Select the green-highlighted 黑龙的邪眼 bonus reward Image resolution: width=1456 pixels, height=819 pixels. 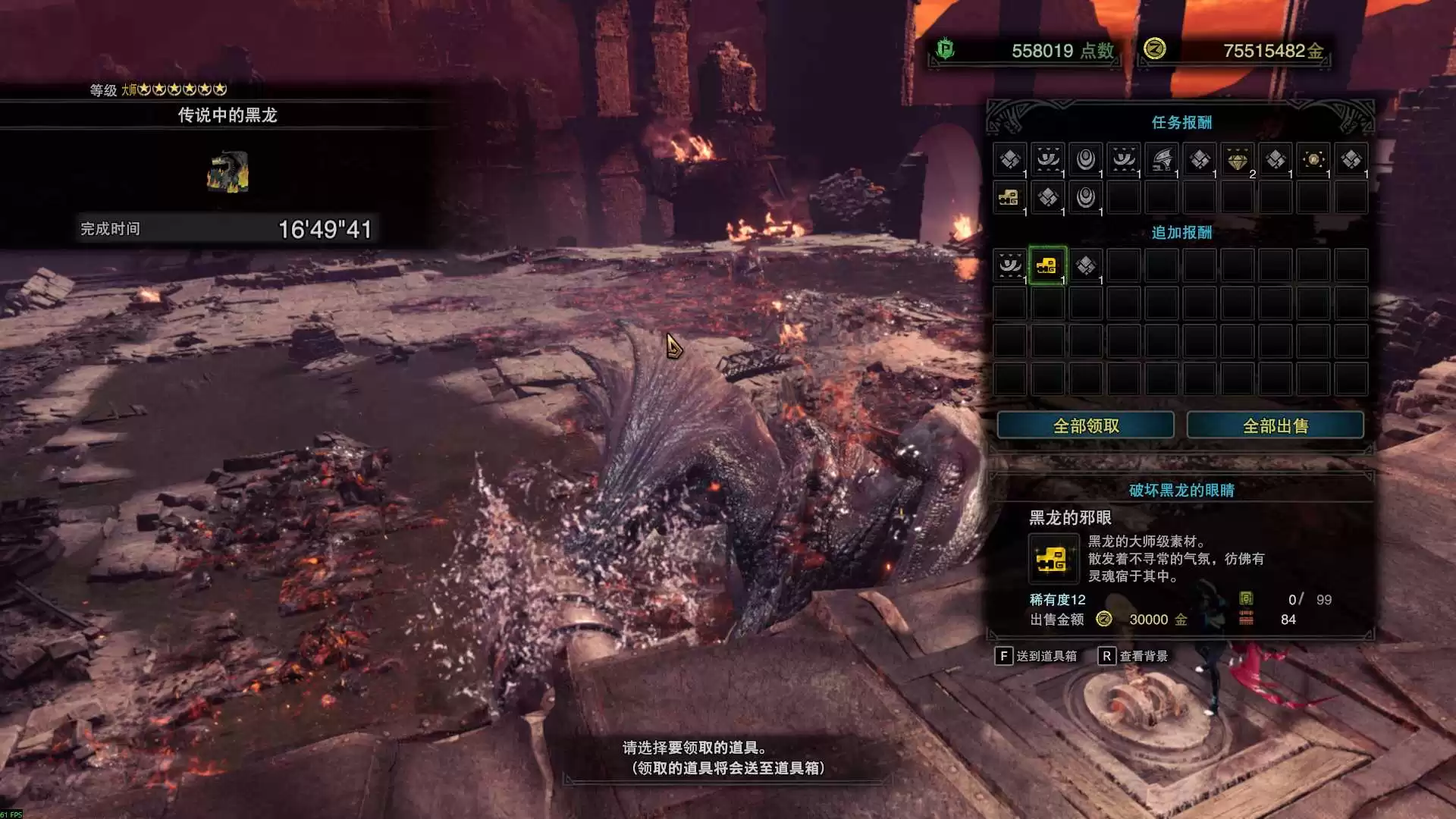(x=1047, y=265)
